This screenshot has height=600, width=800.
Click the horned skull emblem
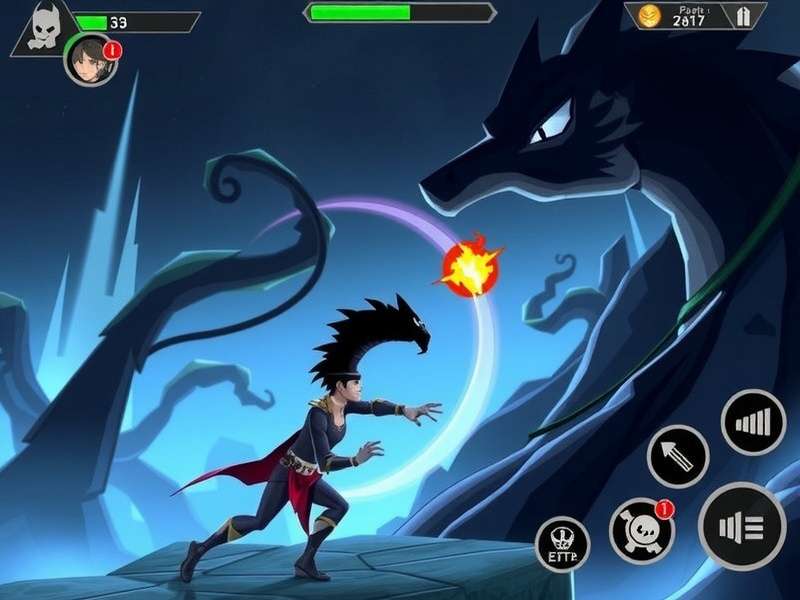click(x=42, y=29)
